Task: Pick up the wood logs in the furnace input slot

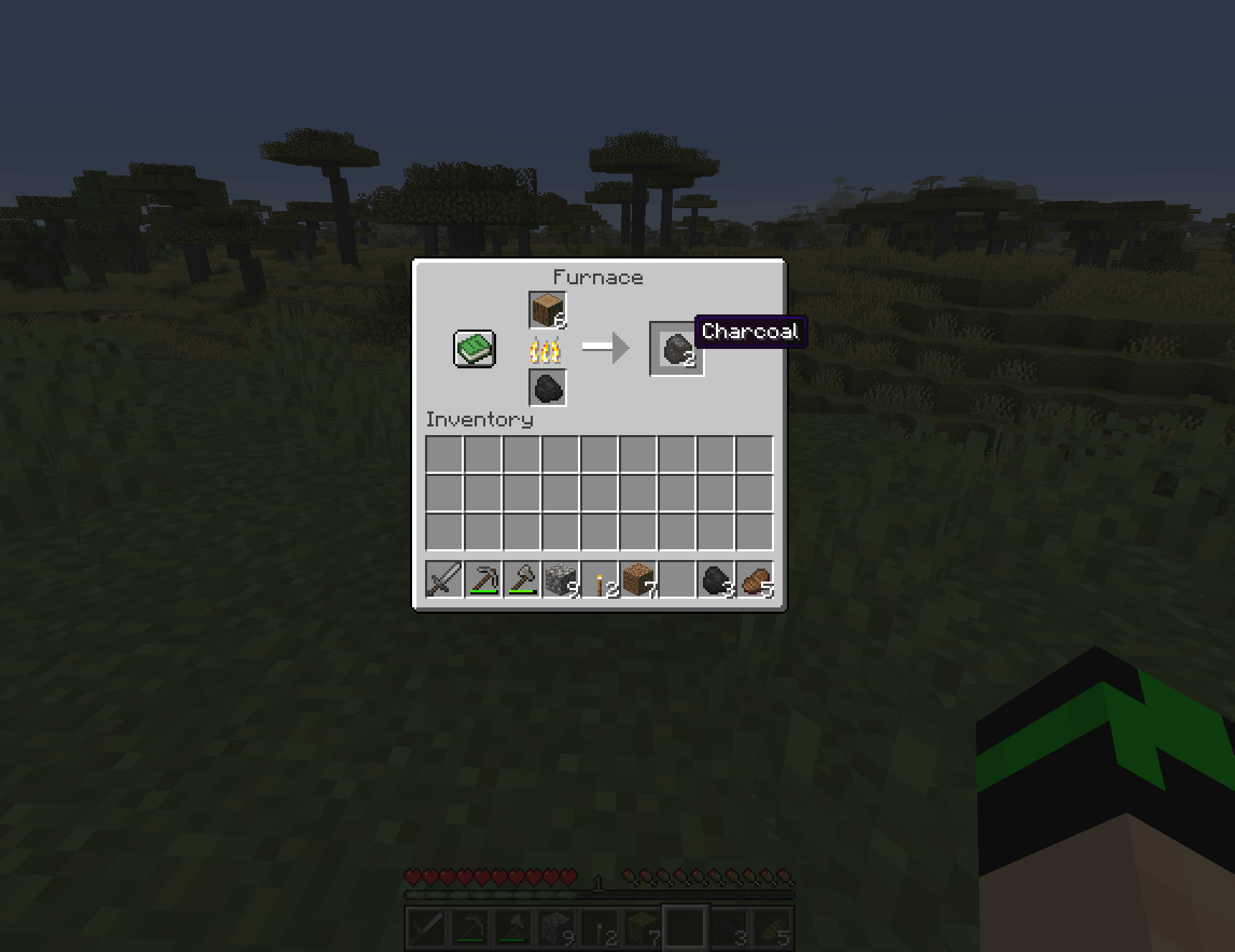Action: tap(548, 310)
